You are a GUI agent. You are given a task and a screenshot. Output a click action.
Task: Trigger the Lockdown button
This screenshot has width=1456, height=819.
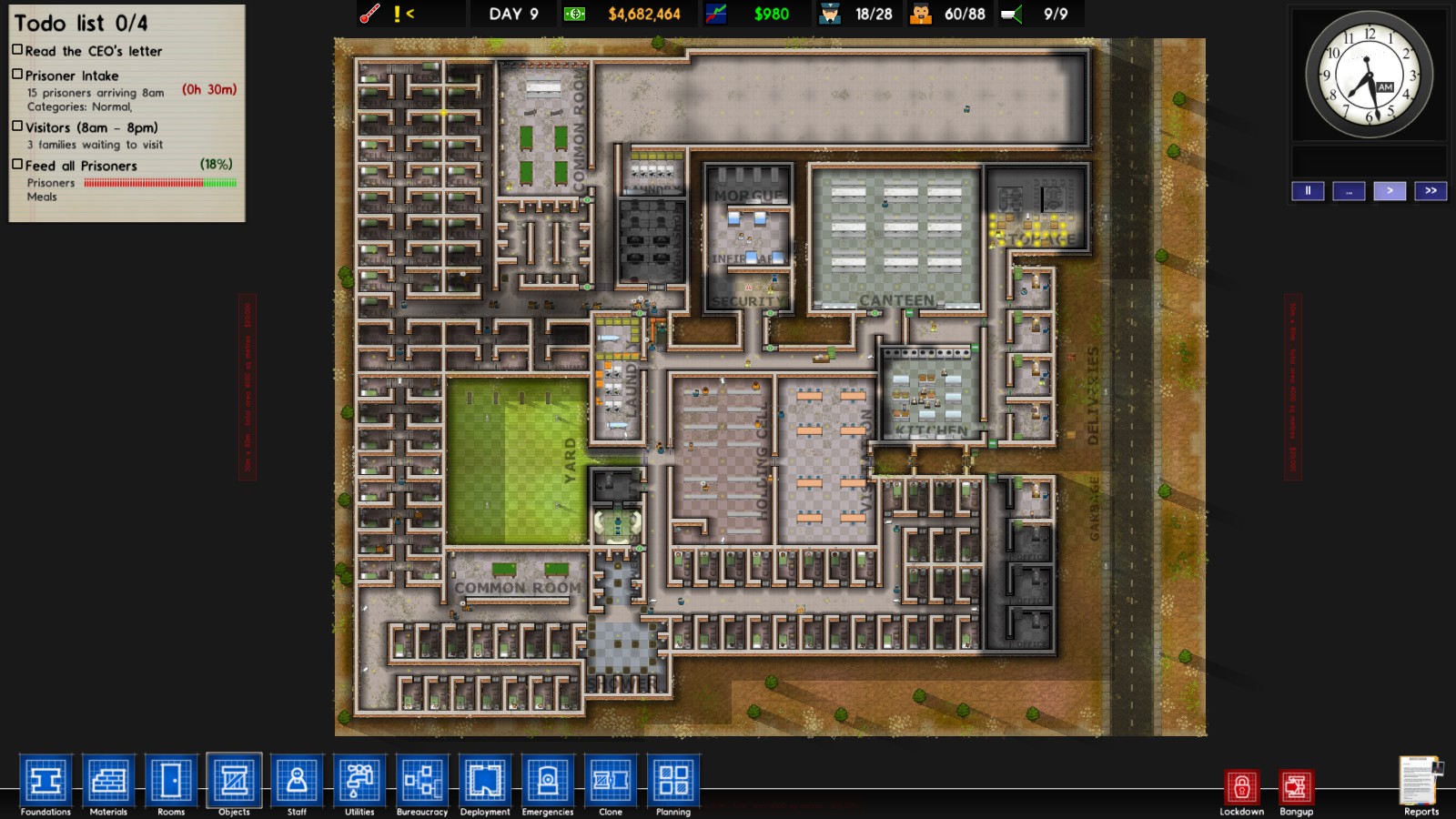[x=1241, y=787]
